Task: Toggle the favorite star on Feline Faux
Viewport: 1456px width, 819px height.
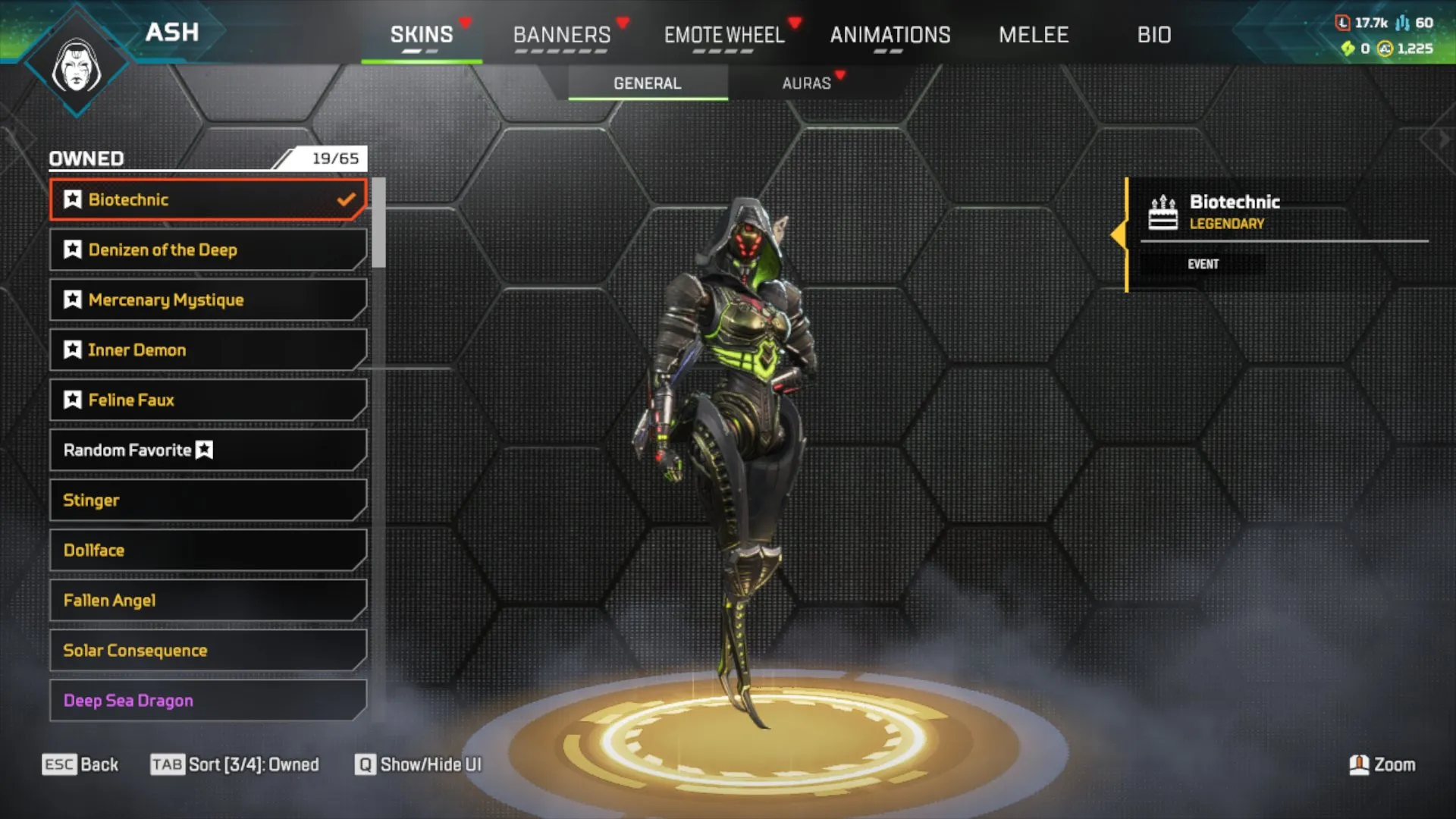Action: point(72,400)
